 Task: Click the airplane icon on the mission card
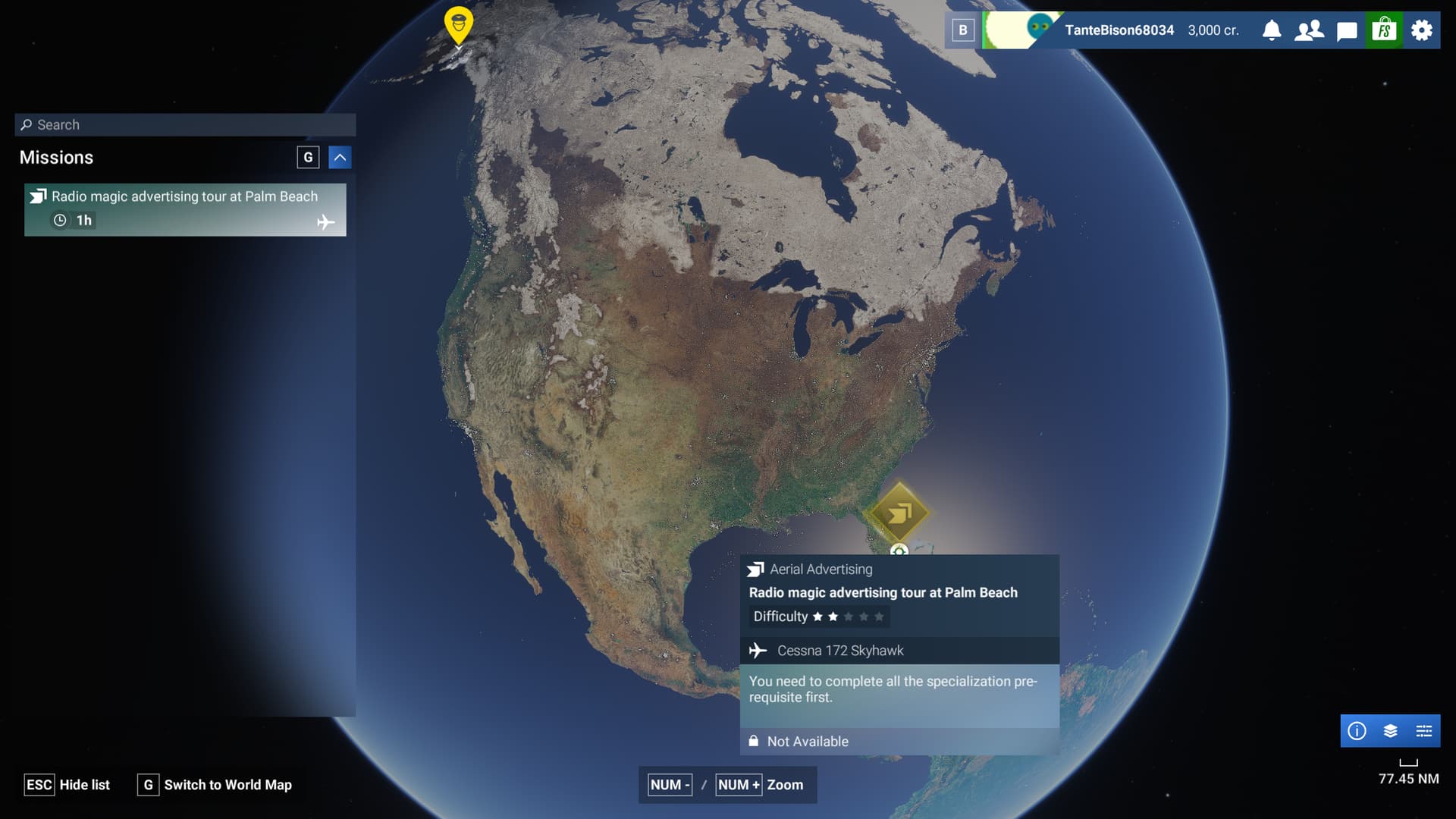point(325,222)
